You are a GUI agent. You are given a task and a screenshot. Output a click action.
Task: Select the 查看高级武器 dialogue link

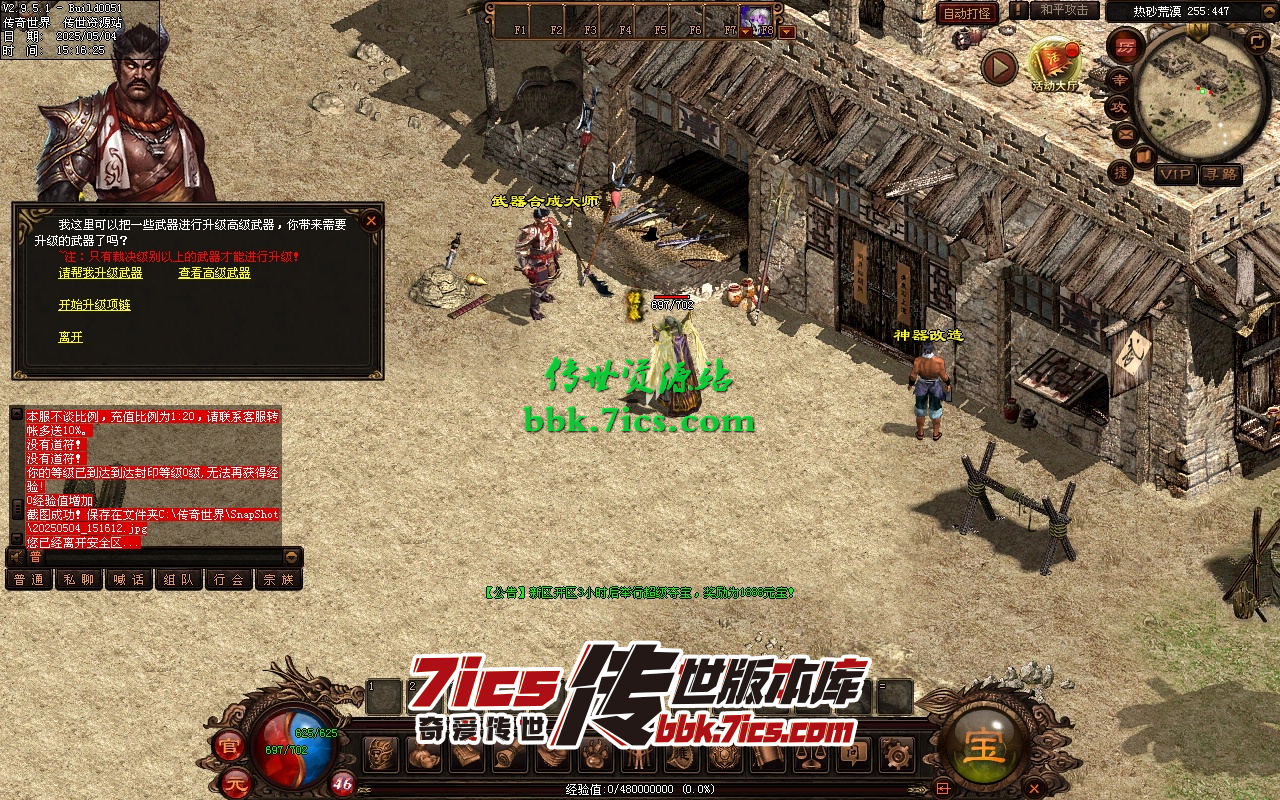point(214,273)
